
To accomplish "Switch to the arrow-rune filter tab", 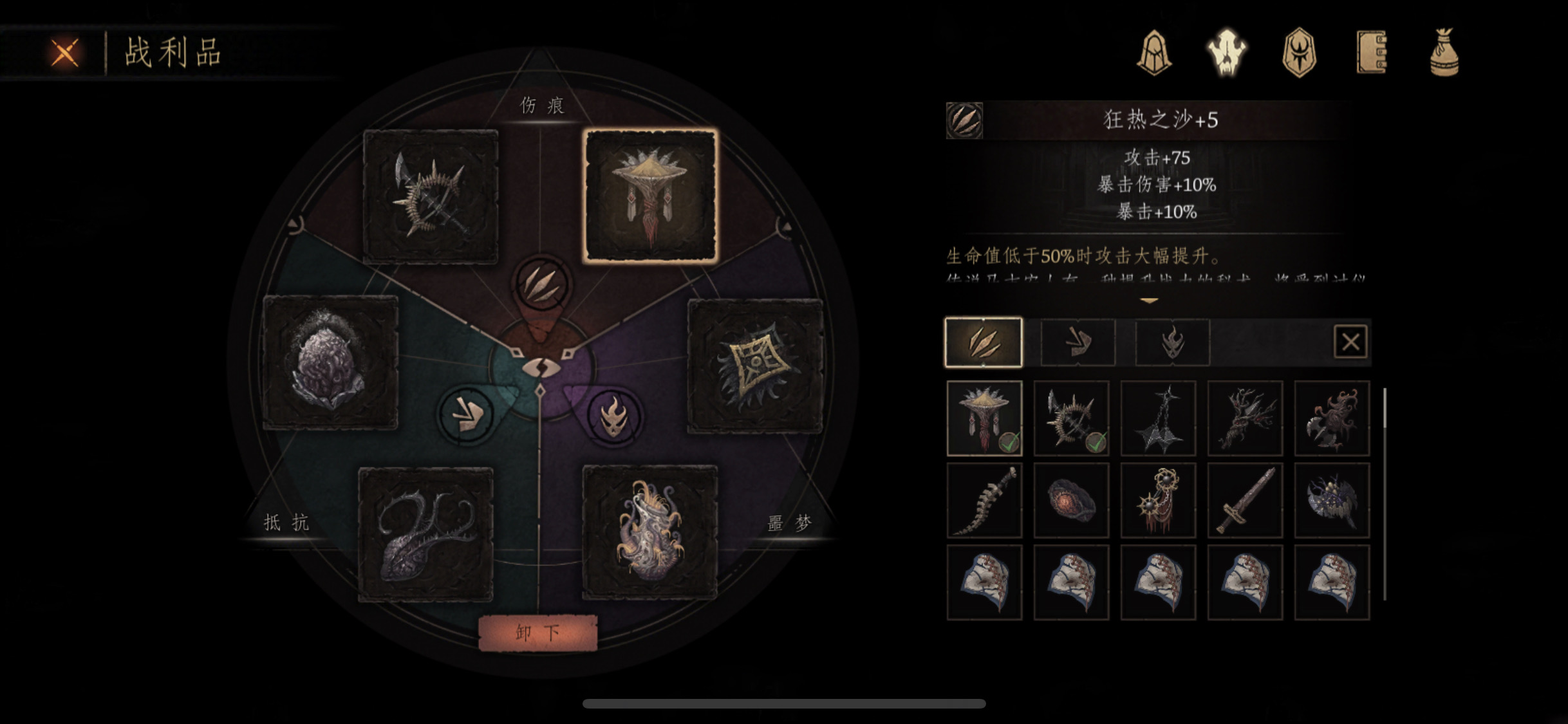I will (x=1078, y=342).
